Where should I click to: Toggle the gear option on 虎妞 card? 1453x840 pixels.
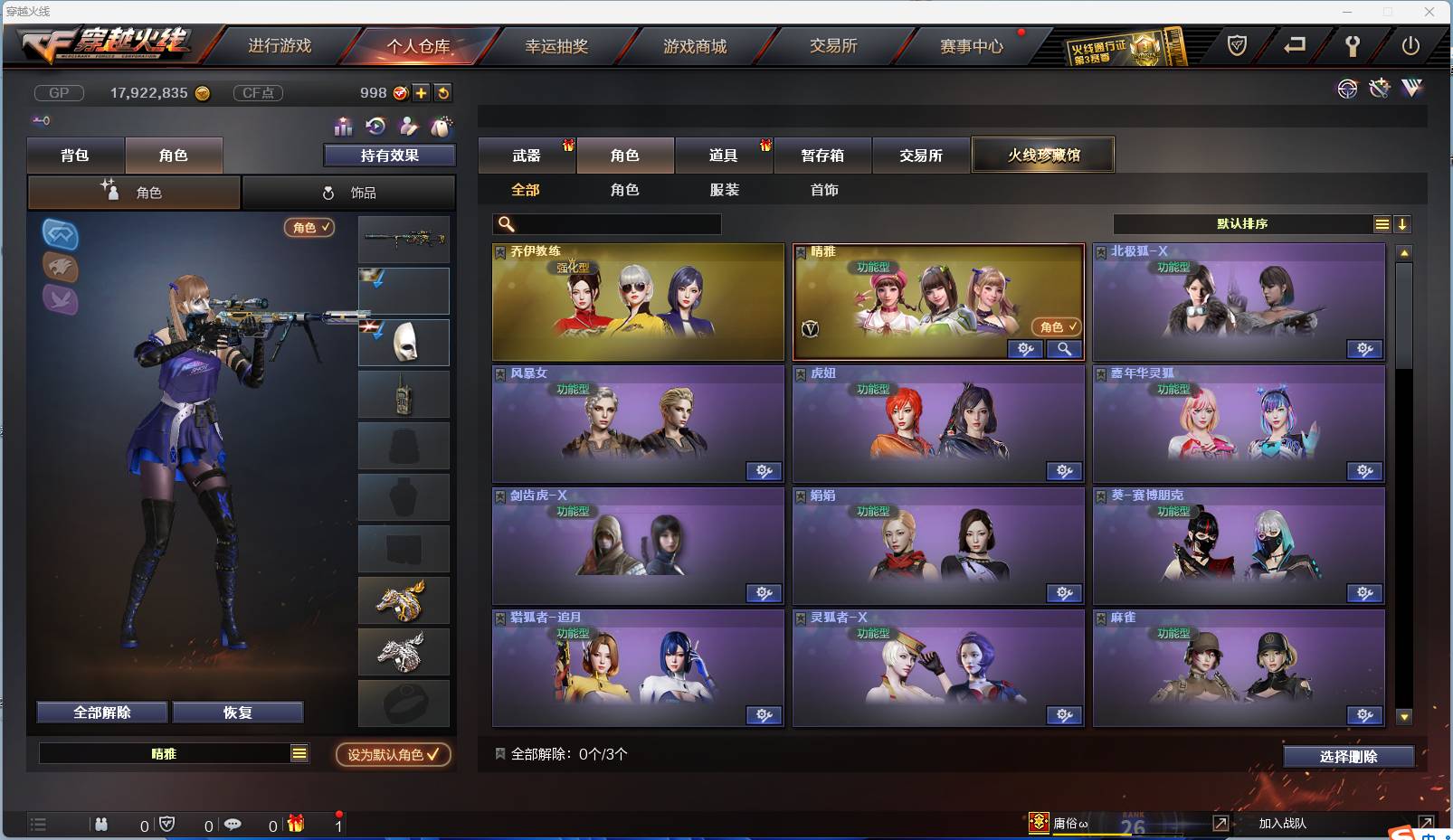coord(1065,471)
